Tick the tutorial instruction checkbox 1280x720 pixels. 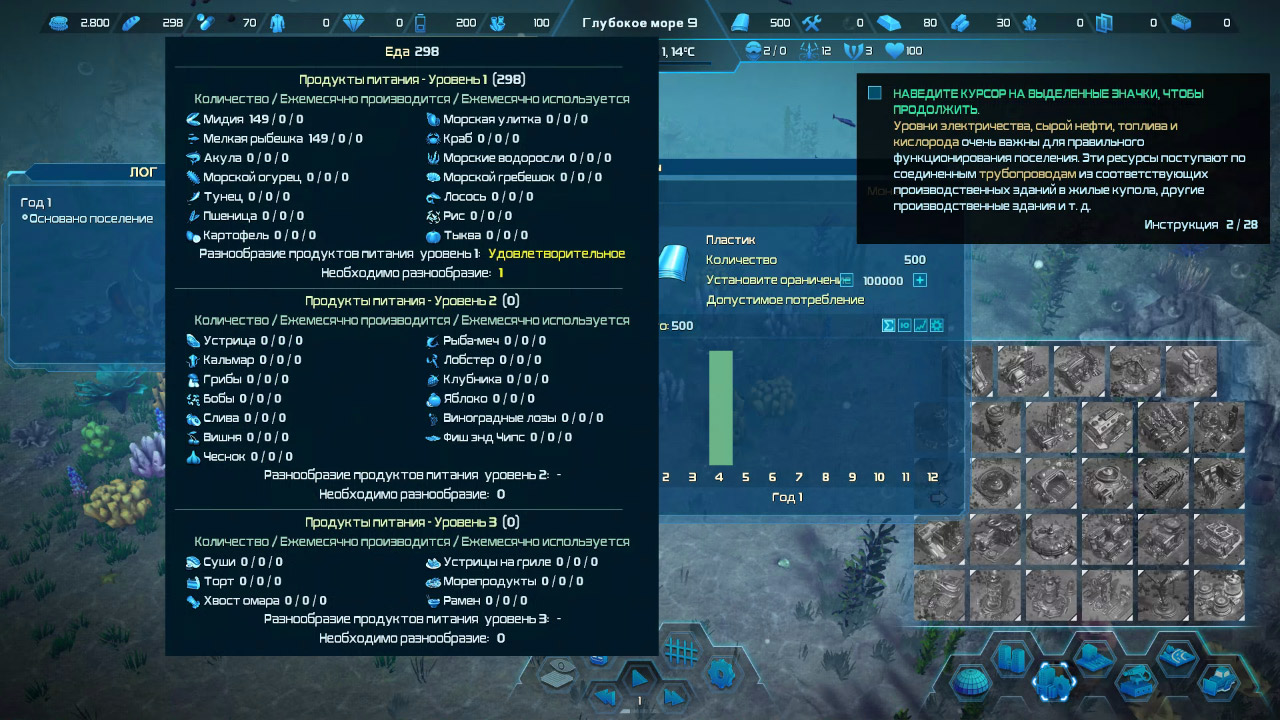(x=875, y=93)
